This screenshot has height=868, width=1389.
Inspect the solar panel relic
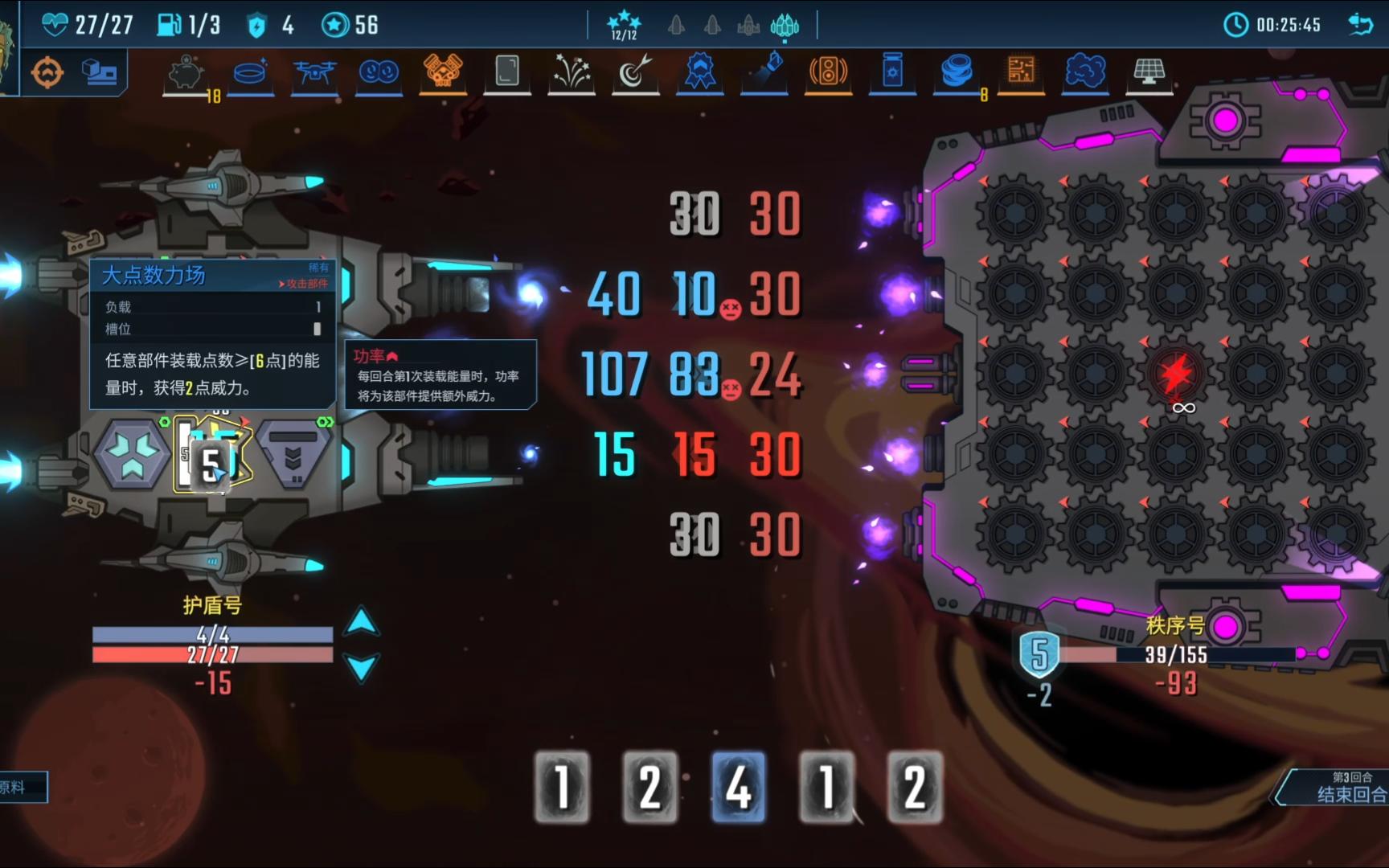coord(1149,72)
